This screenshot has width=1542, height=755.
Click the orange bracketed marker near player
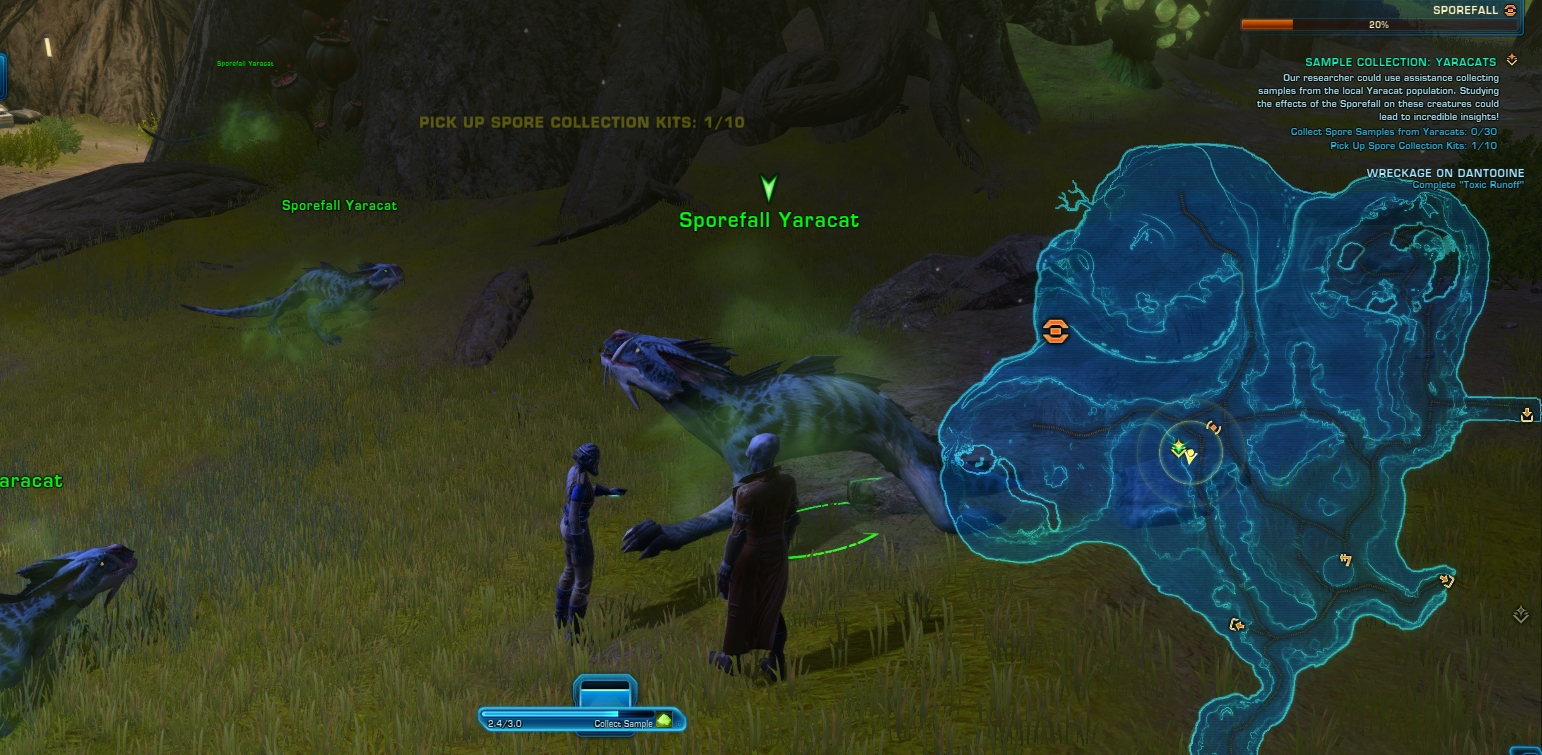(1214, 427)
